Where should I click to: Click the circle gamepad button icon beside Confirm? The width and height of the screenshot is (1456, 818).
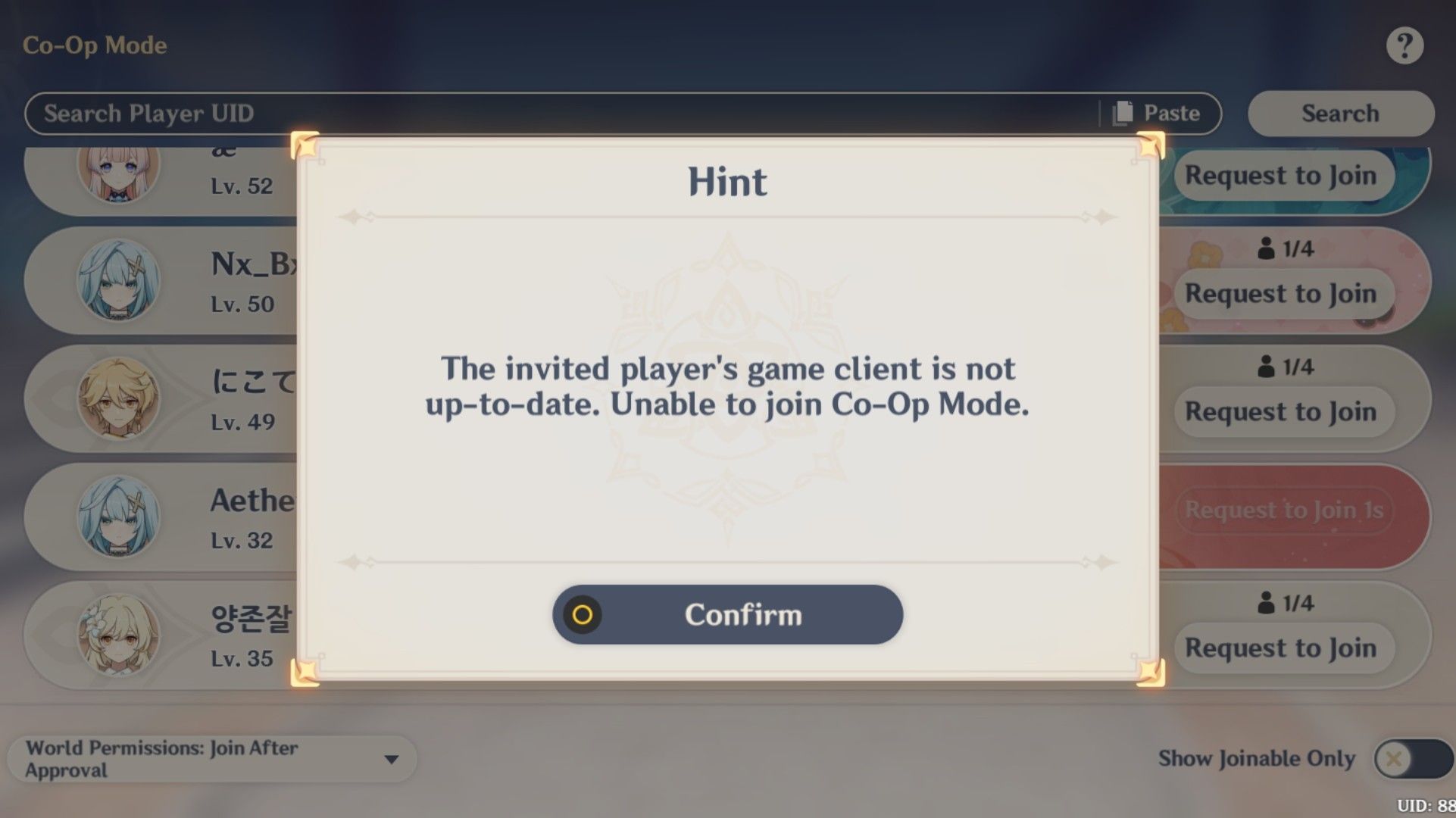tap(583, 615)
